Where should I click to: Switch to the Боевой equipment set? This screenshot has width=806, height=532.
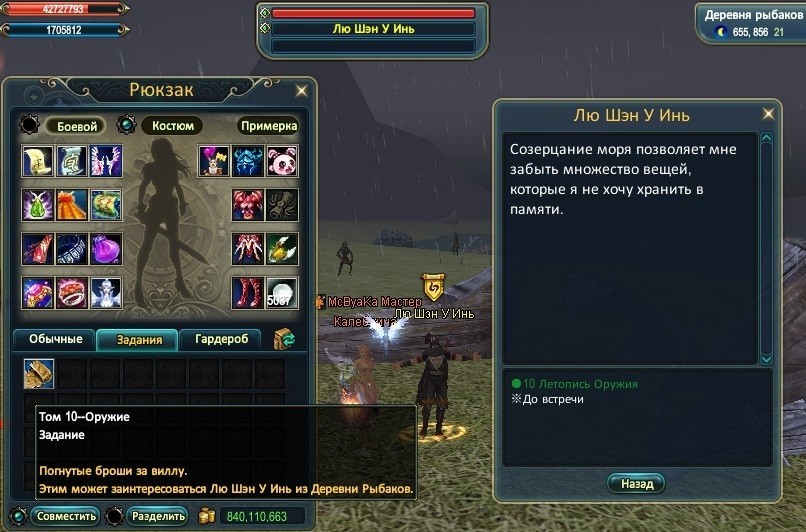[77, 126]
